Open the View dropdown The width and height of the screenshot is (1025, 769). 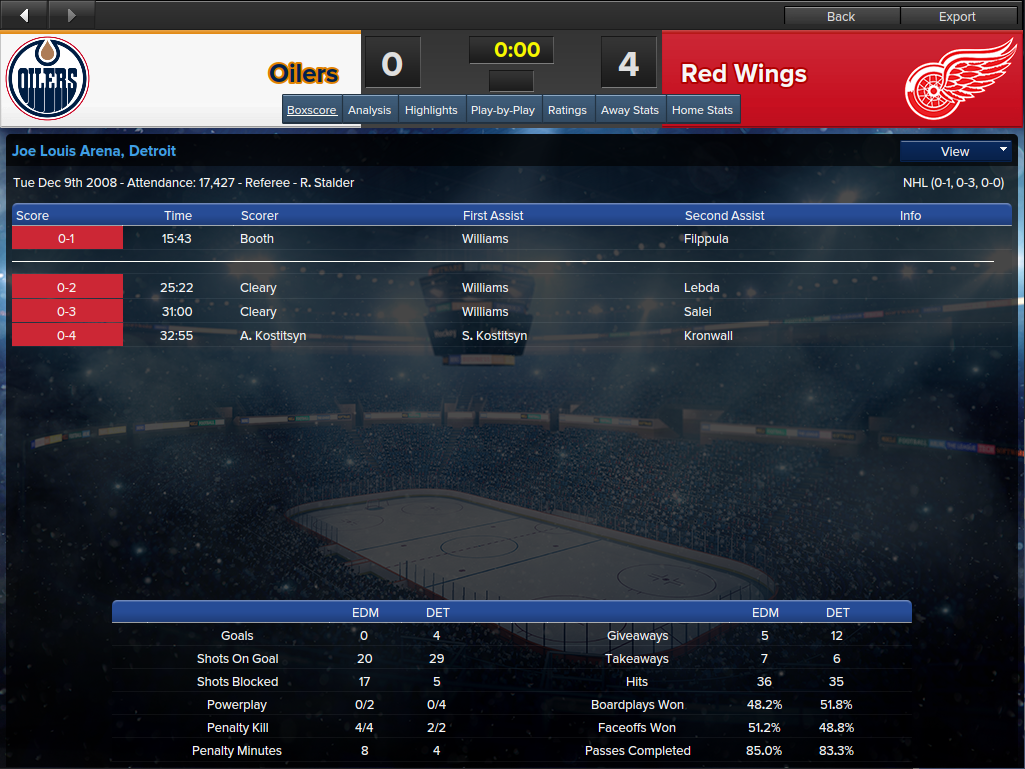pos(955,151)
